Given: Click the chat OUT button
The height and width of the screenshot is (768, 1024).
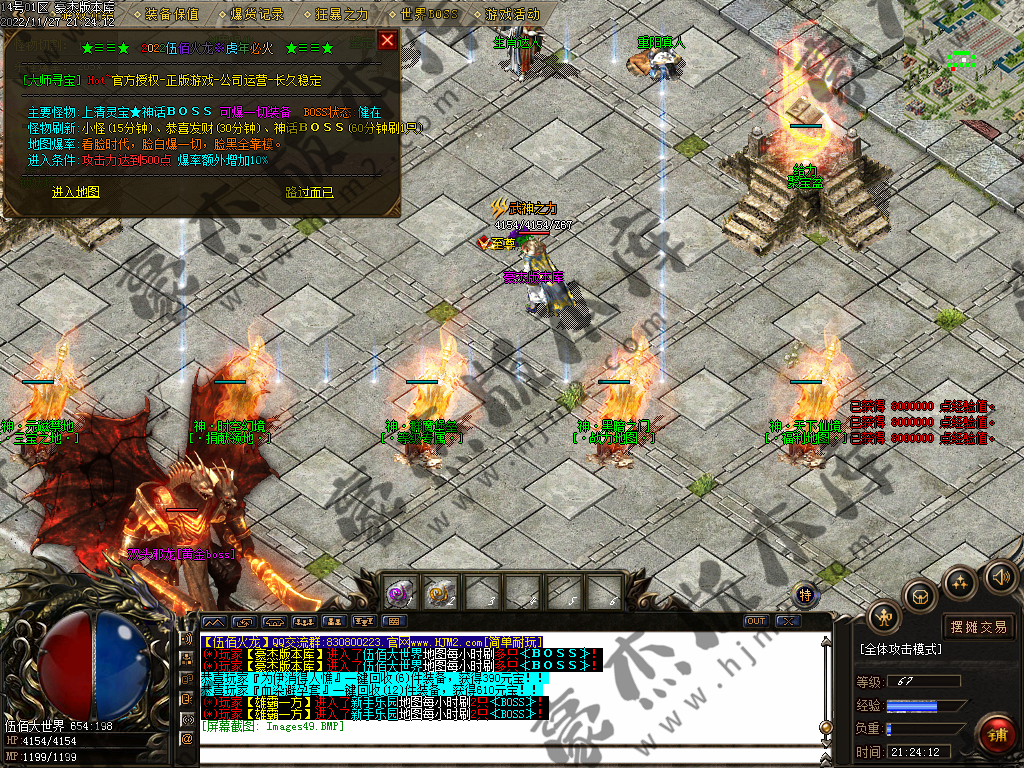Looking at the screenshot, I should (757, 621).
